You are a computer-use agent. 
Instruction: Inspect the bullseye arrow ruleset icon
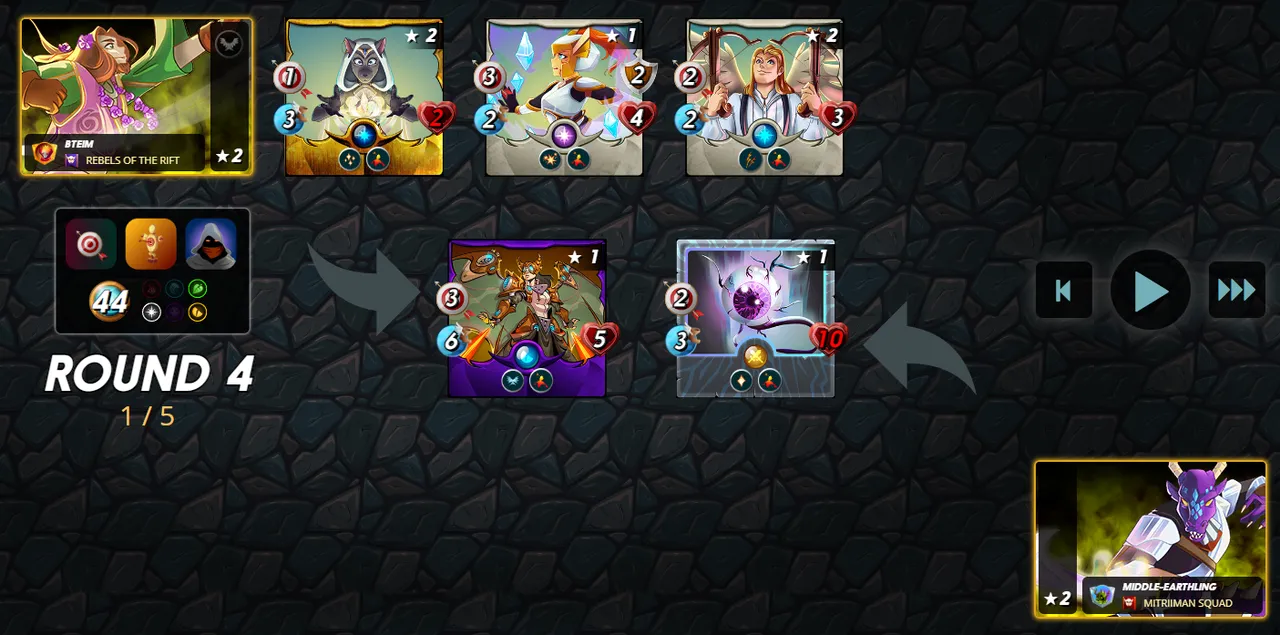click(x=91, y=244)
